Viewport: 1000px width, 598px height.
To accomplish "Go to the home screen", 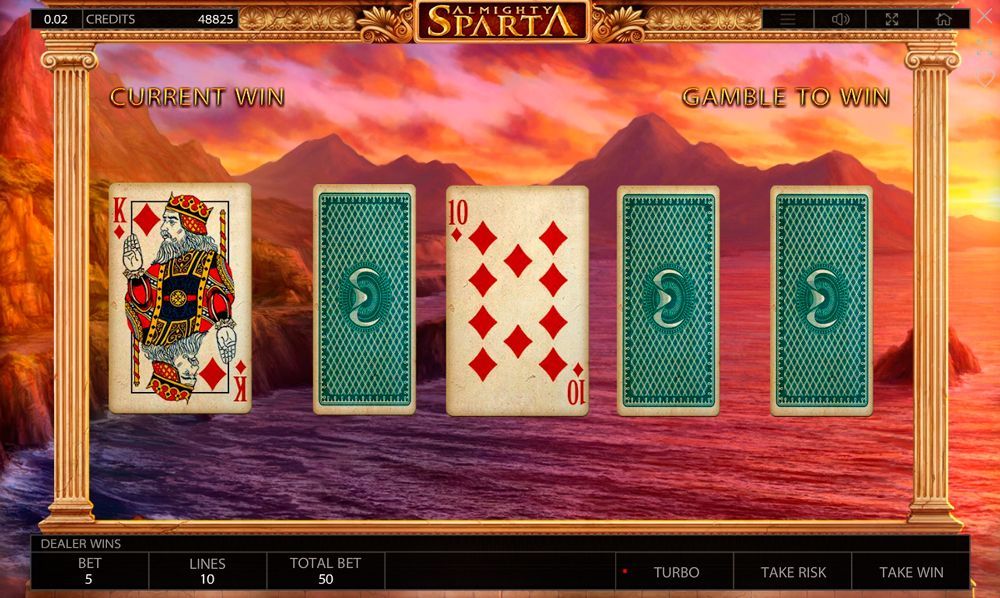I will 944,19.
